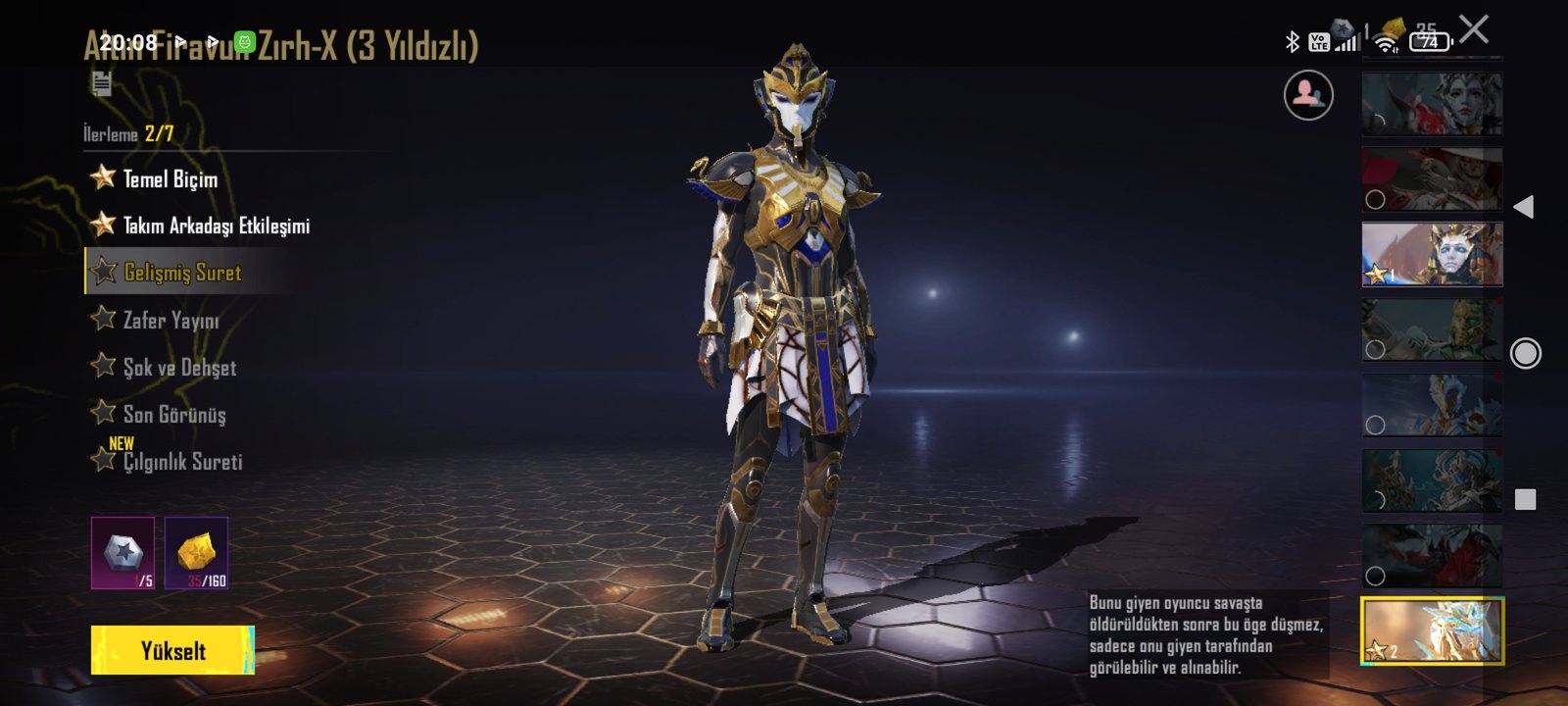This screenshot has width=1568, height=706.
Task: Select the blue-faced pharaoh outfit thumbnail
Action: pos(1432,254)
